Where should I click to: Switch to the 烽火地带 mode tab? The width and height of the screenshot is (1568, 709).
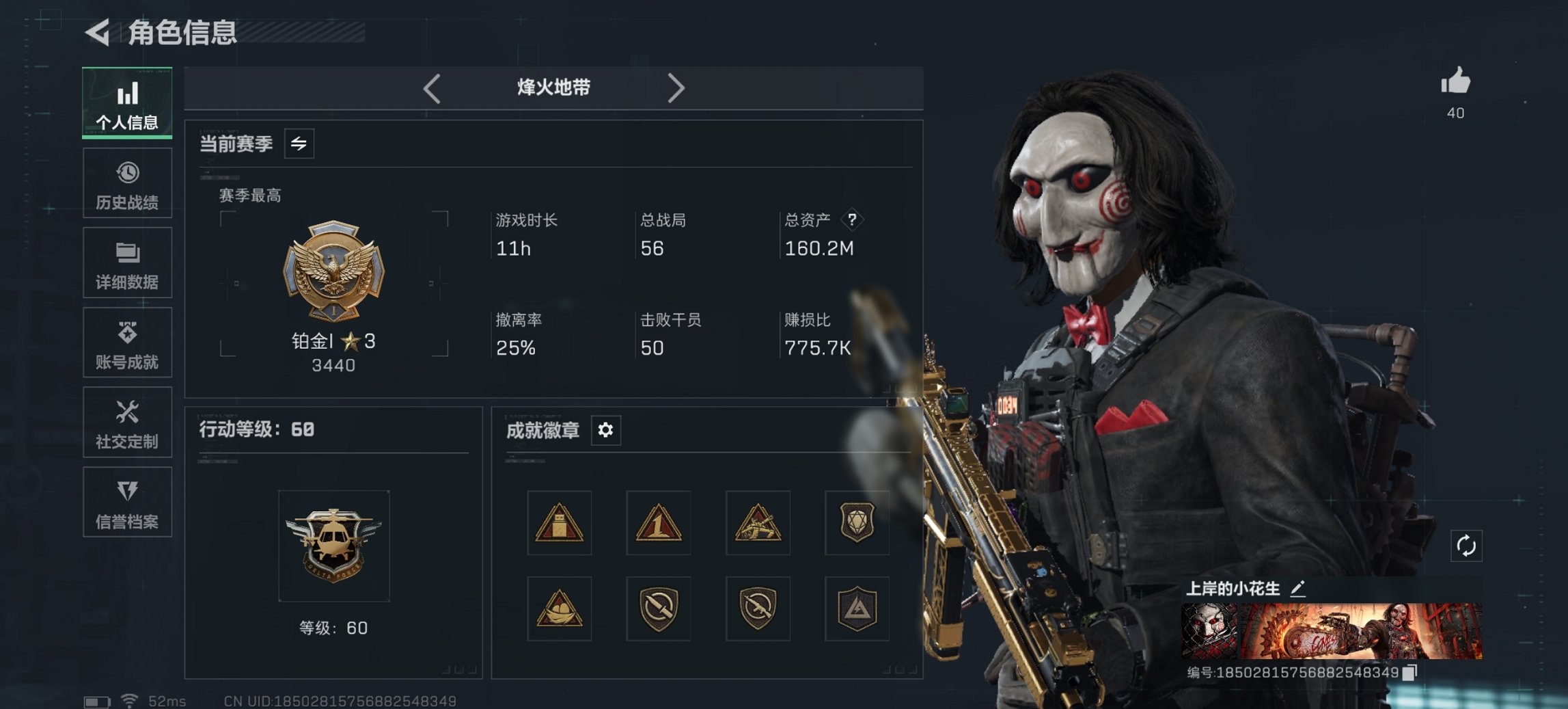(x=553, y=88)
